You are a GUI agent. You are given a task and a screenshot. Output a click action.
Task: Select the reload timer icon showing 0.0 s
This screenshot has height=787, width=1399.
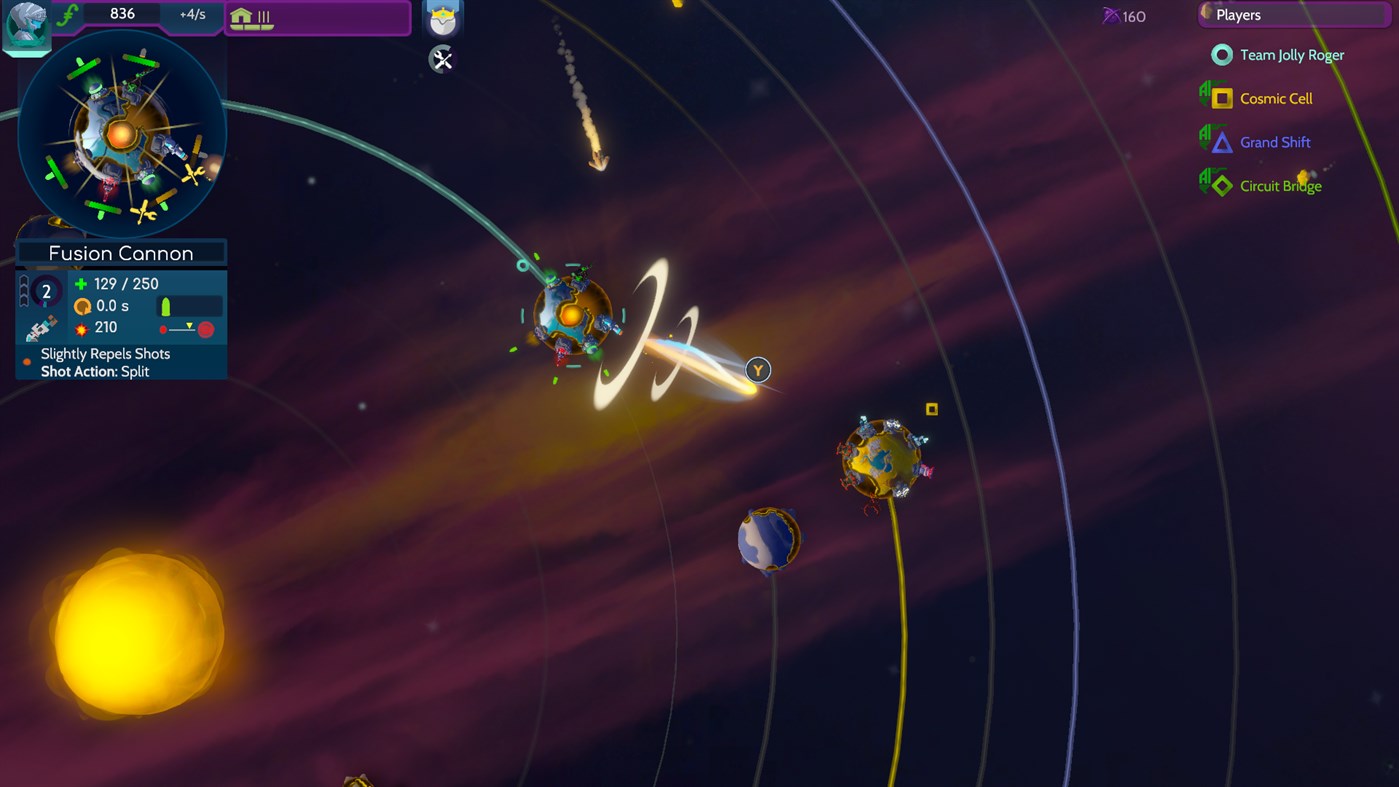(84, 305)
